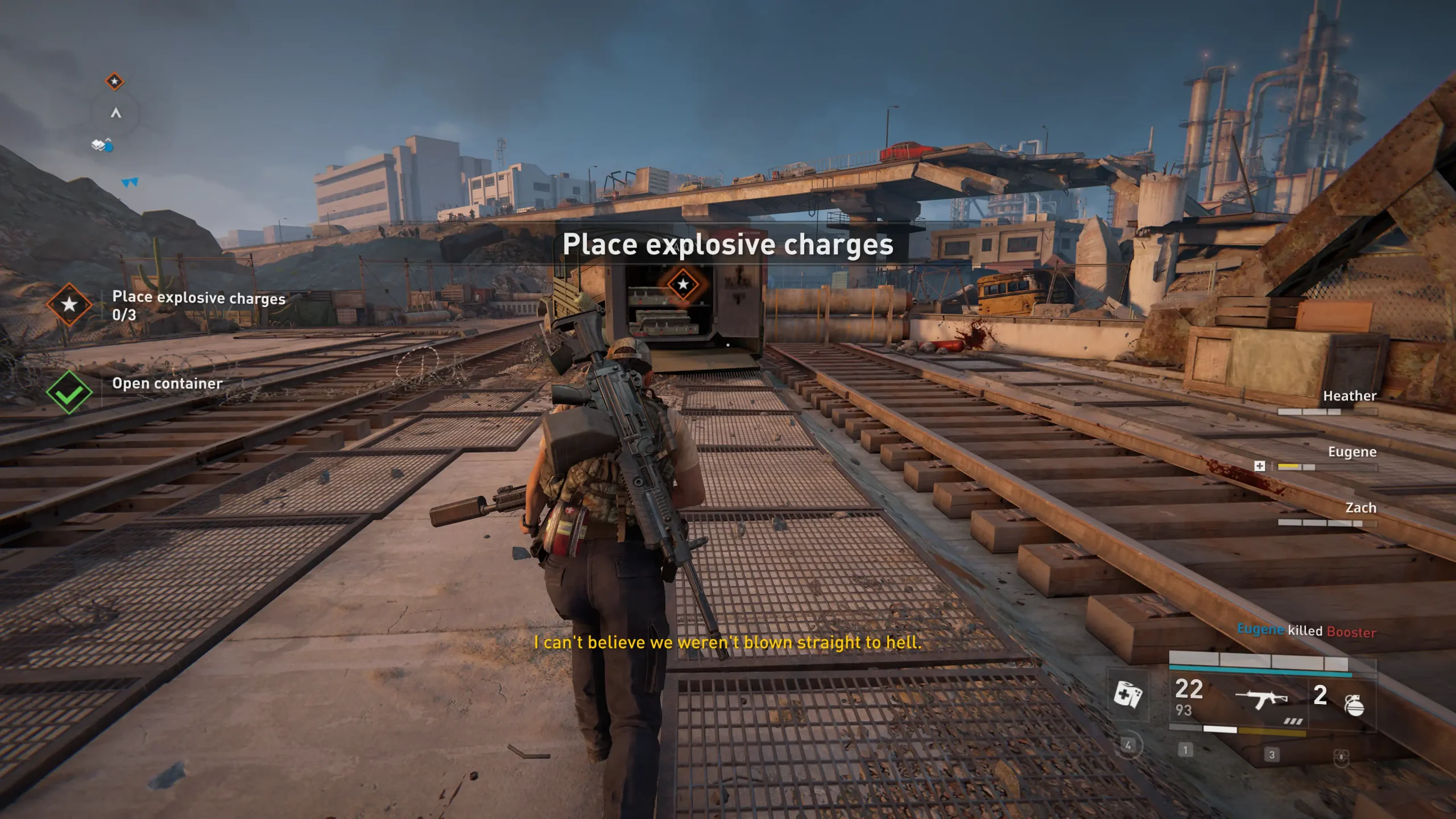This screenshot has width=1456, height=819.
Task: Choose the grenade icon
Action: pyautogui.click(x=1354, y=705)
